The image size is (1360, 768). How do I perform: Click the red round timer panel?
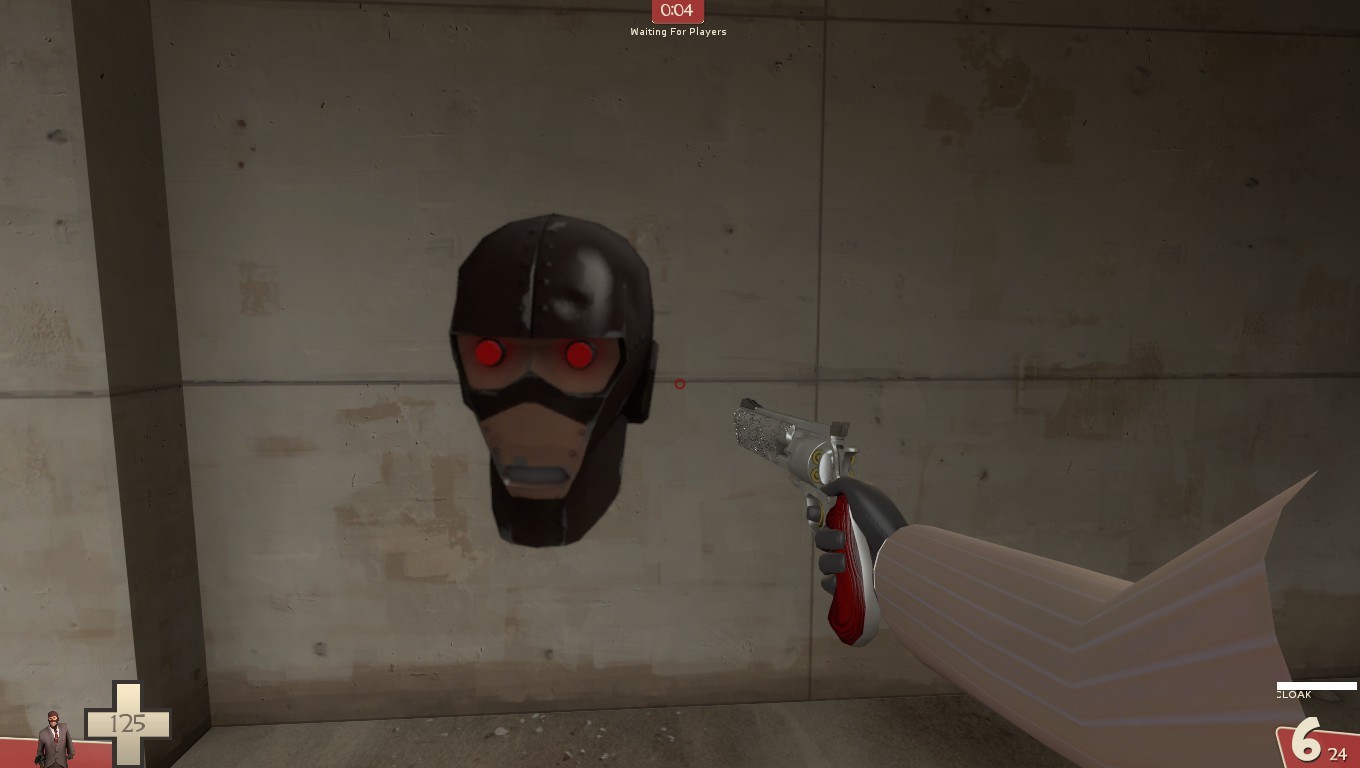coord(679,12)
